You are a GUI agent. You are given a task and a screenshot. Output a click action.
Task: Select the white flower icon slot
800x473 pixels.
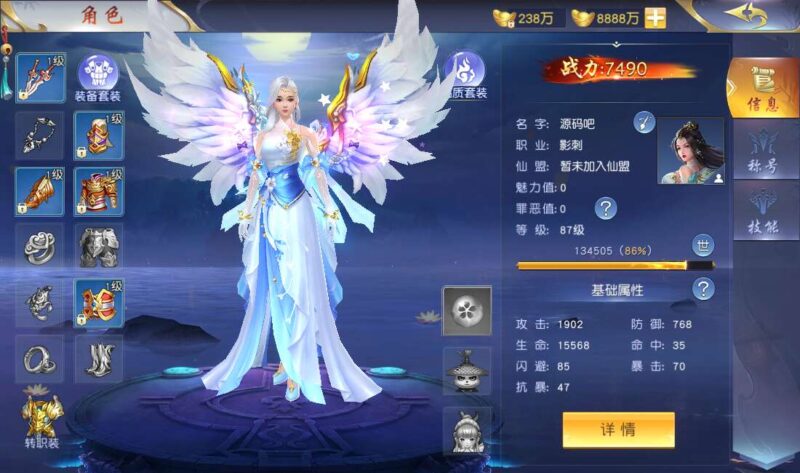pos(467,310)
